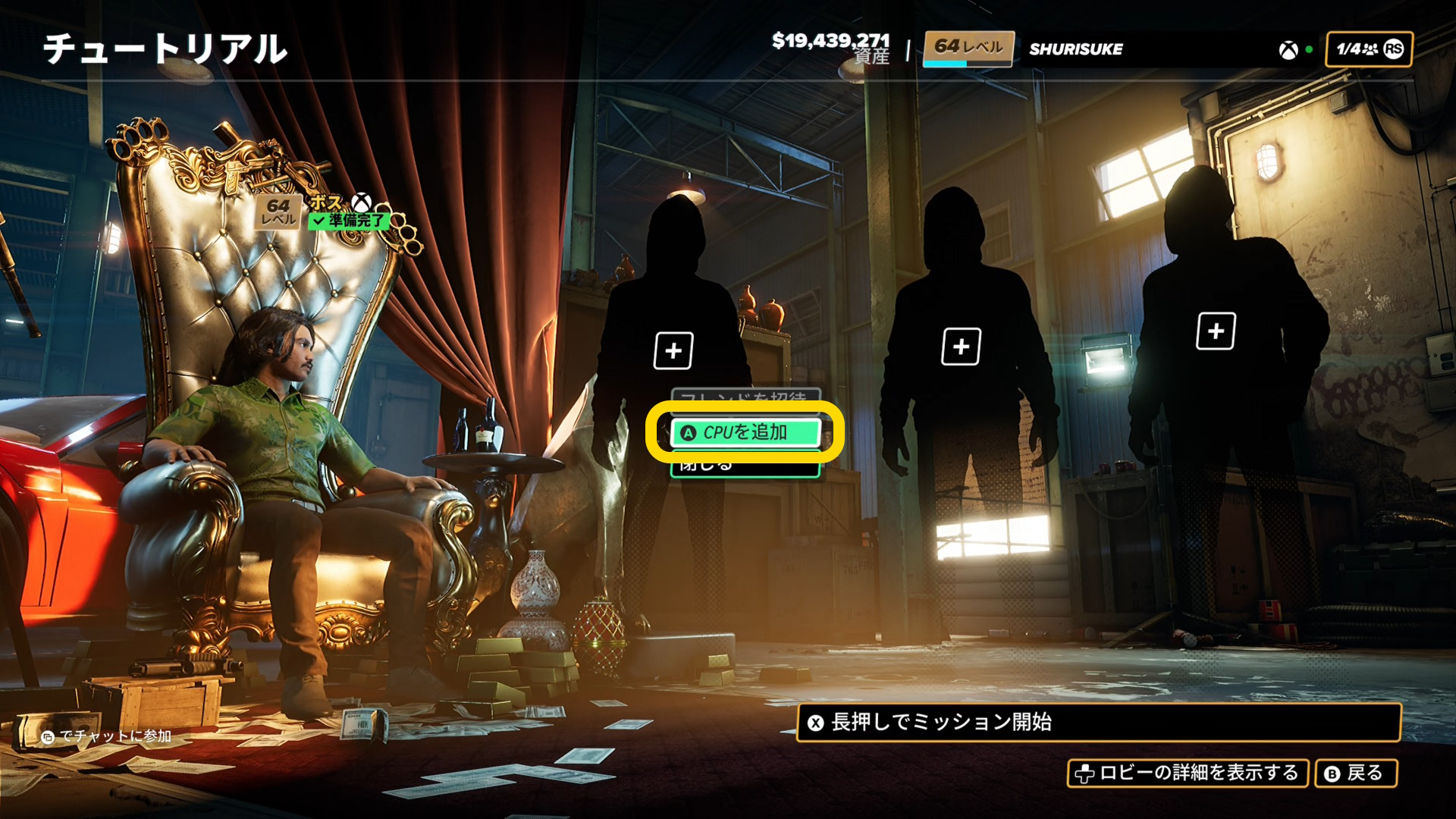Join chat via チャットに参加
This screenshot has width=1456, height=819.
(x=107, y=736)
